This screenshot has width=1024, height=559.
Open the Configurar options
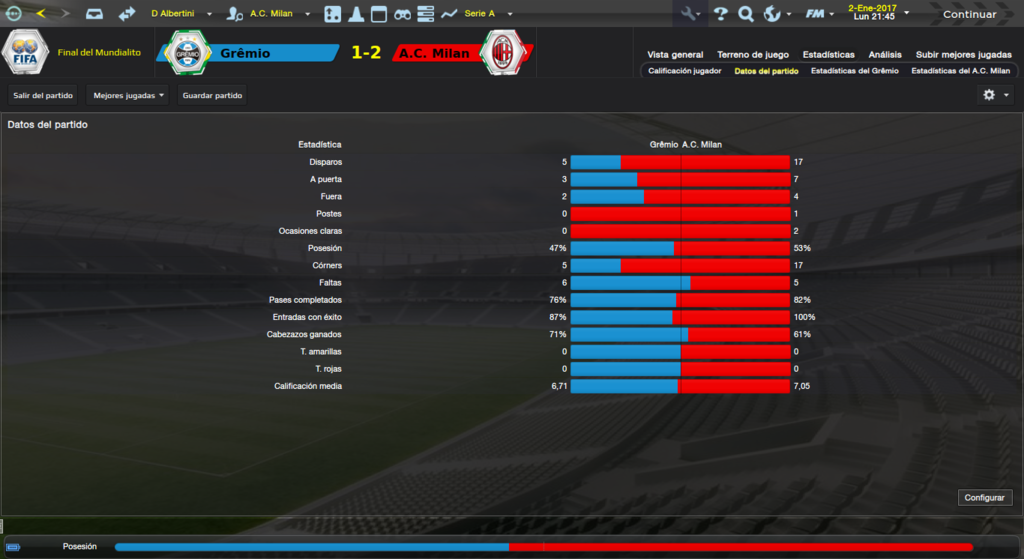[x=985, y=497]
